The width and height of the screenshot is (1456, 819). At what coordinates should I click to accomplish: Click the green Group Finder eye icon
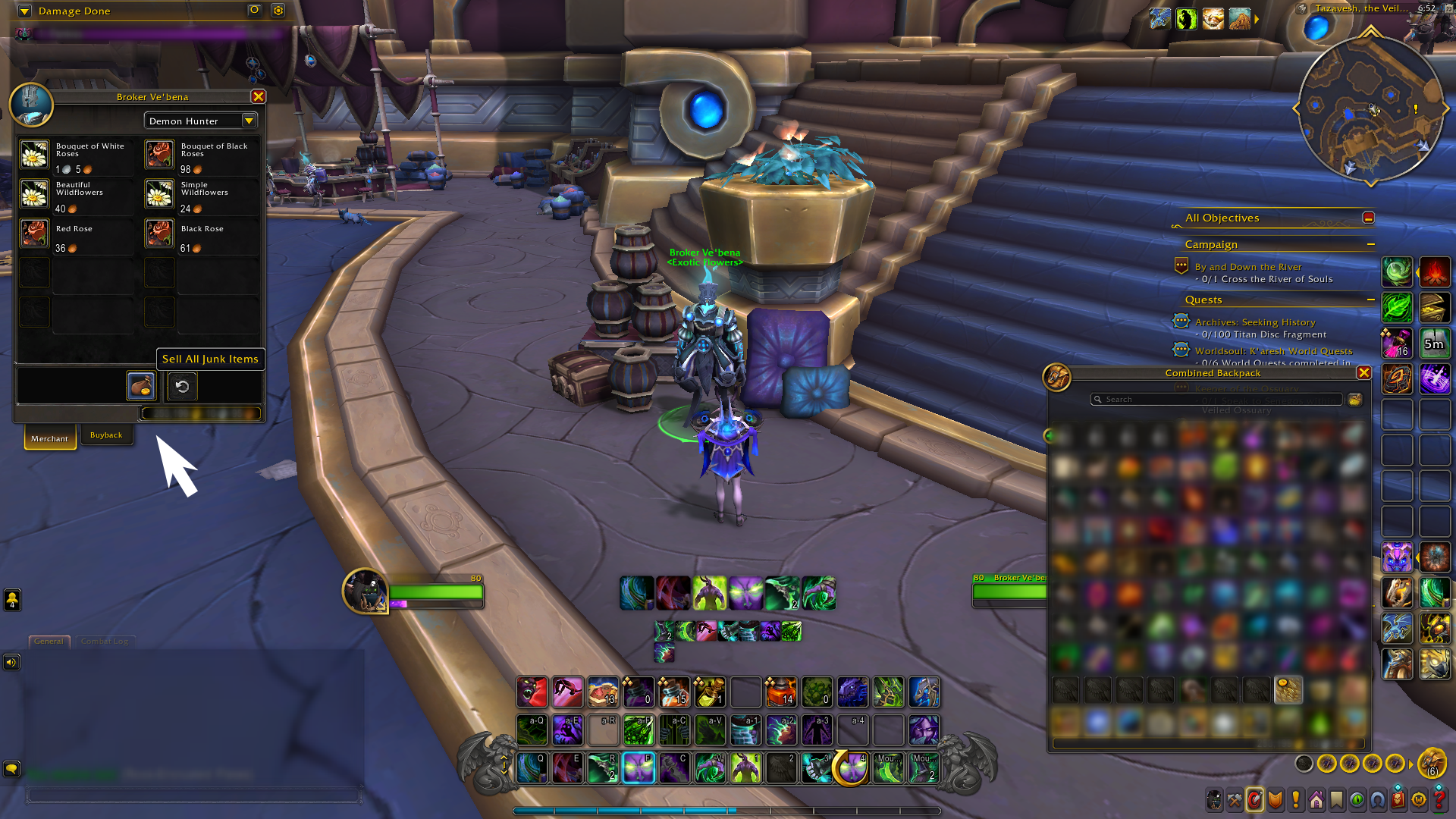coord(1356,799)
